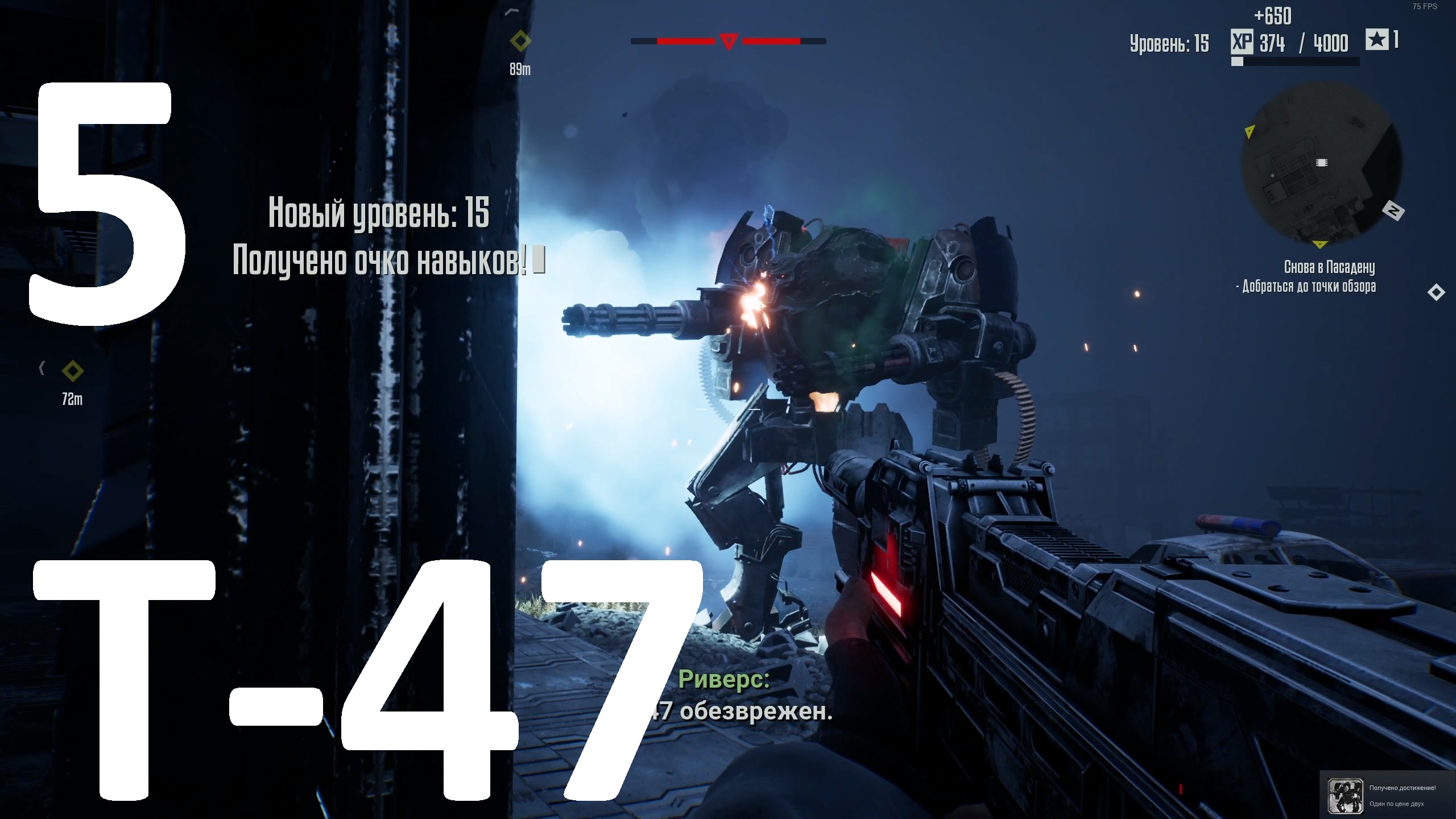Image resolution: width=1456 pixels, height=819 pixels.
Task: Click the yellow waypoint diamond showing 89m
Action: 520,40
